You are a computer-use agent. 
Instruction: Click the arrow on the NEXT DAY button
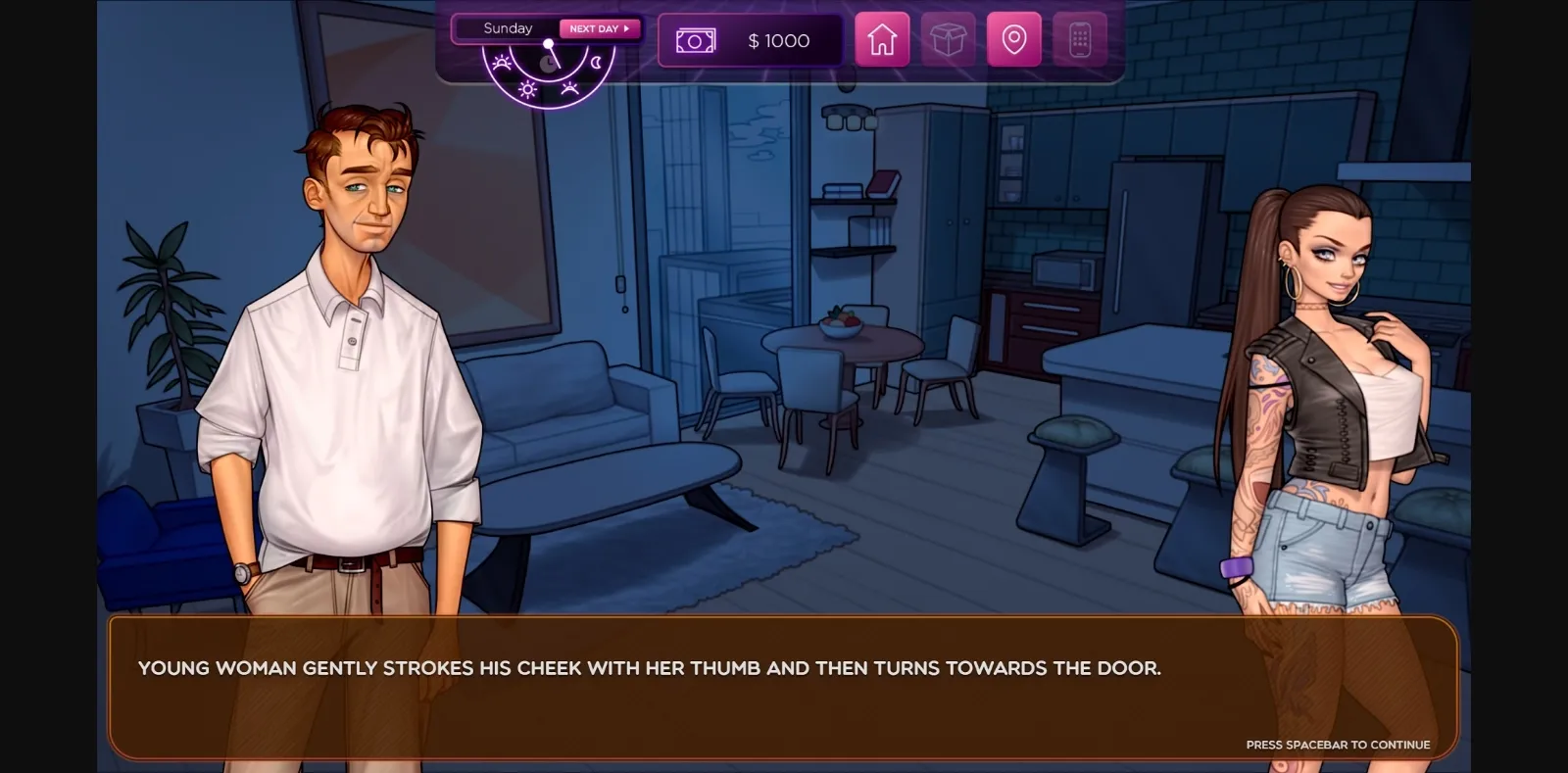[626, 28]
